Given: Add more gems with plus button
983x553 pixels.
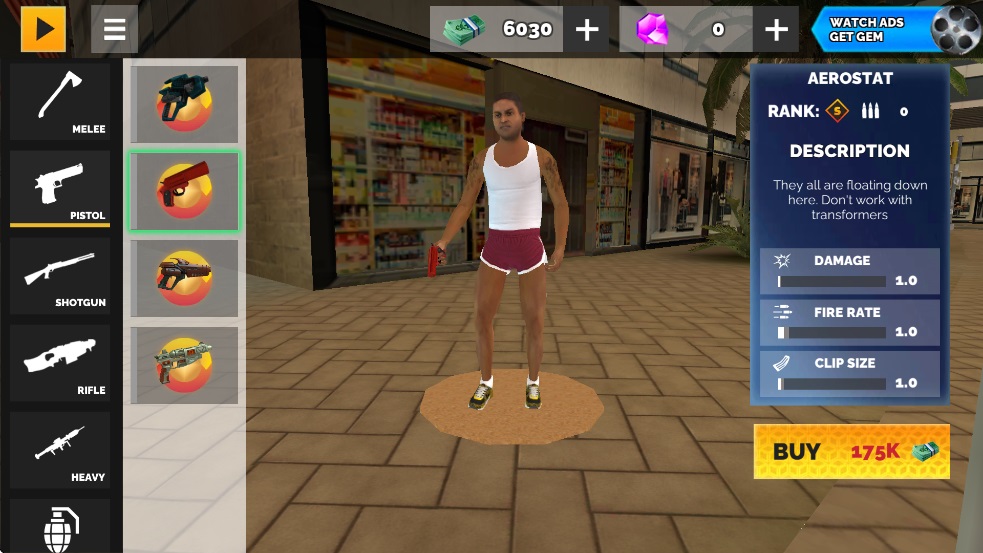Looking at the screenshot, I should click(x=776, y=29).
